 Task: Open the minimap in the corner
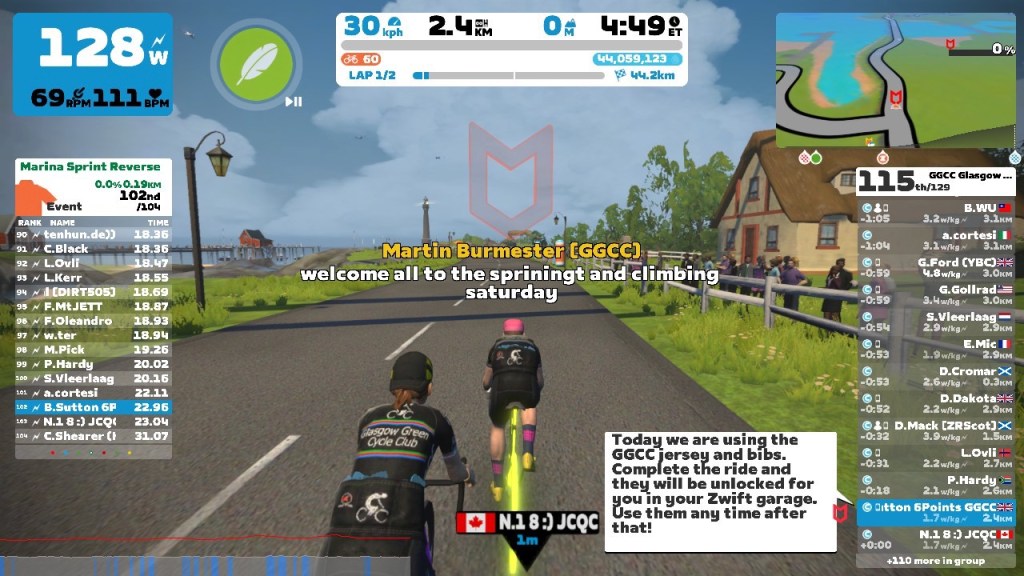click(x=895, y=80)
